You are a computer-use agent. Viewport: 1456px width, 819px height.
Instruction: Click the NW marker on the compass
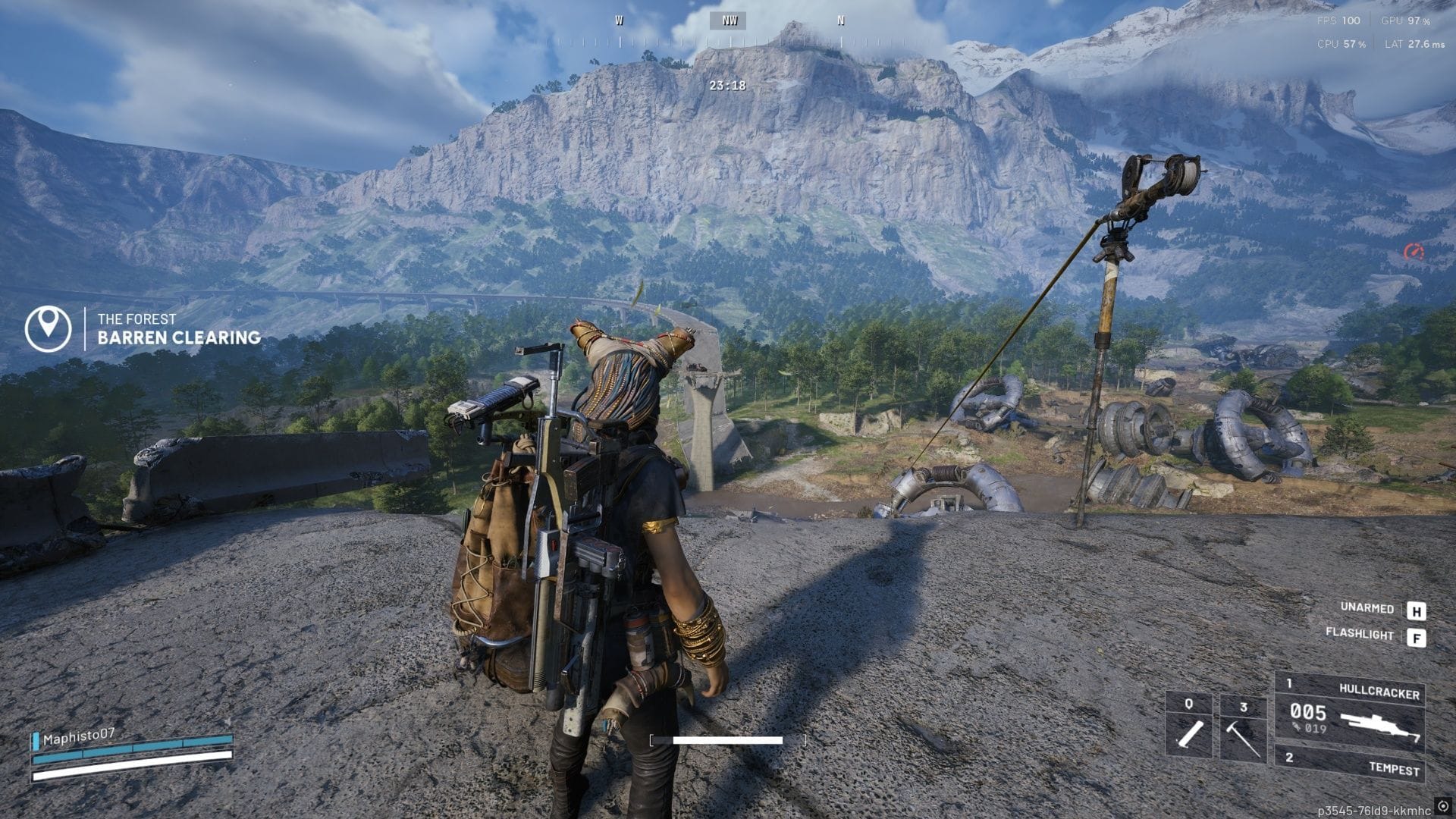click(x=730, y=20)
